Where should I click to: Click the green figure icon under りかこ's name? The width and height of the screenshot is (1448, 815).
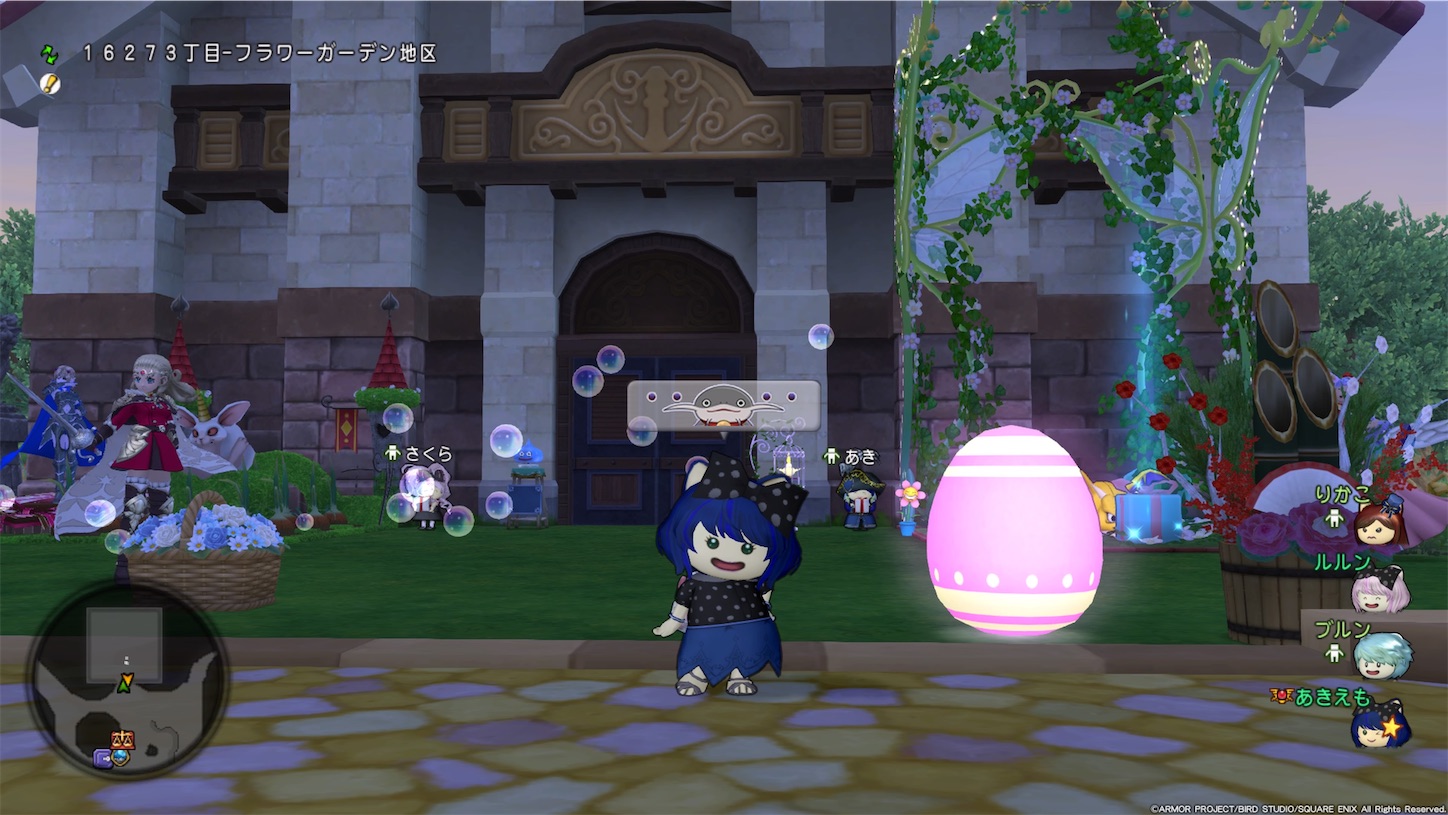click(x=1335, y=518)
